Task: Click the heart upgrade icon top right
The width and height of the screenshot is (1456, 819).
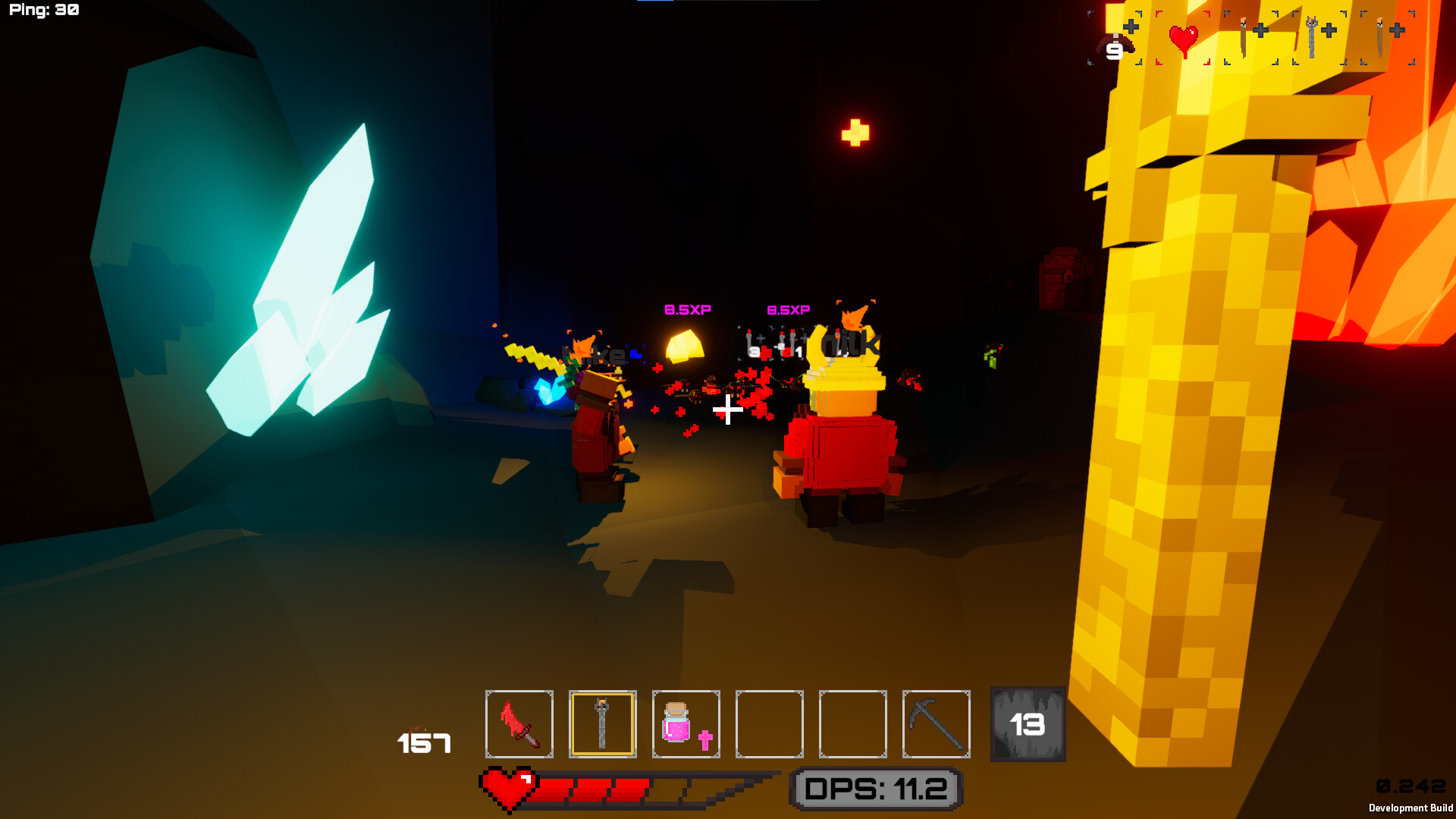Action: click(x=1185, y=38)
